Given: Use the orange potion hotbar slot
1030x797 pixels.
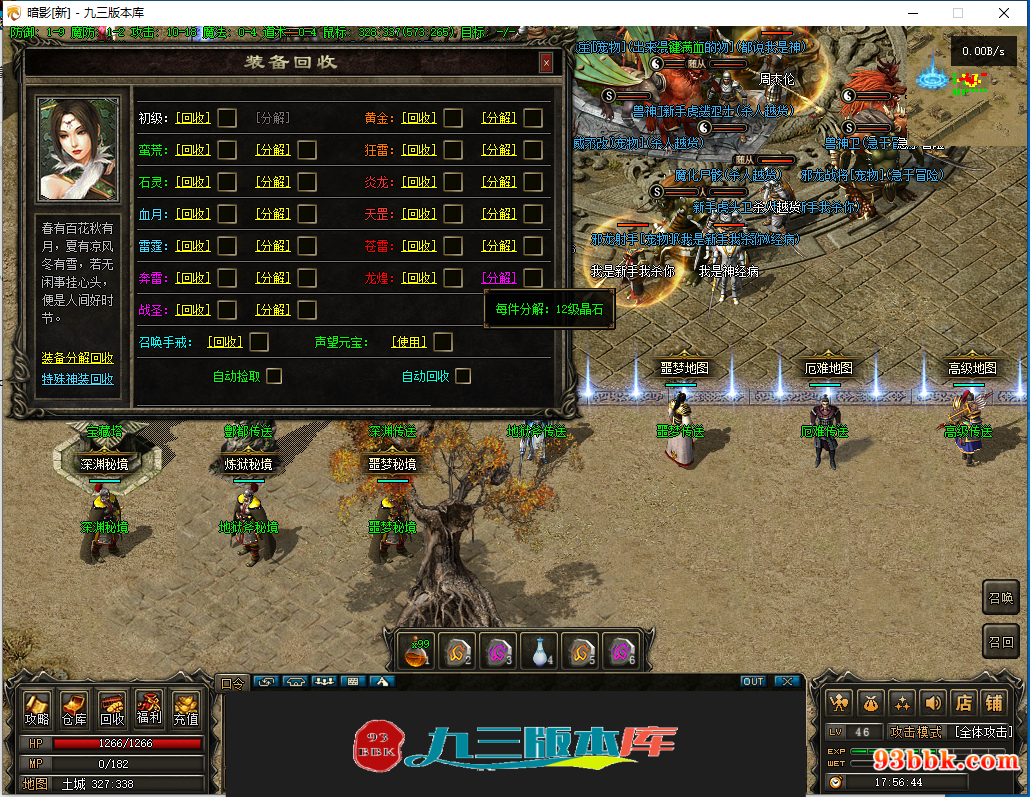Looking at the screenshot, I should click(x=417, y=651).
